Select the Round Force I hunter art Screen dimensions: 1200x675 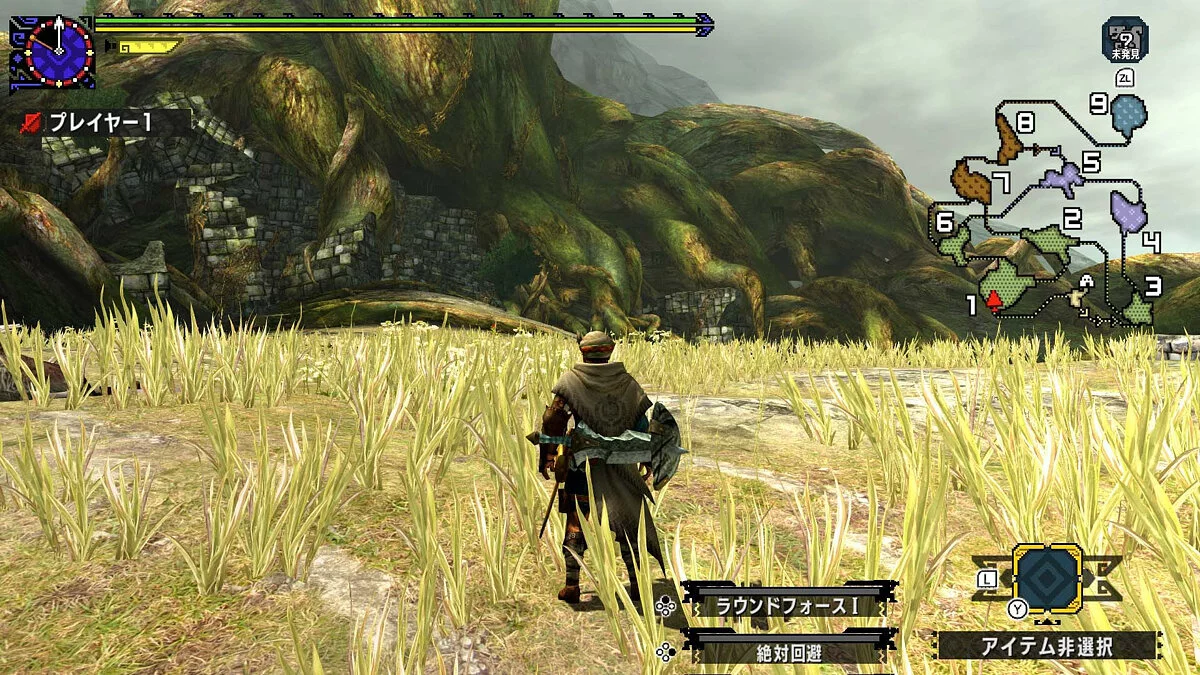[788, 605]
